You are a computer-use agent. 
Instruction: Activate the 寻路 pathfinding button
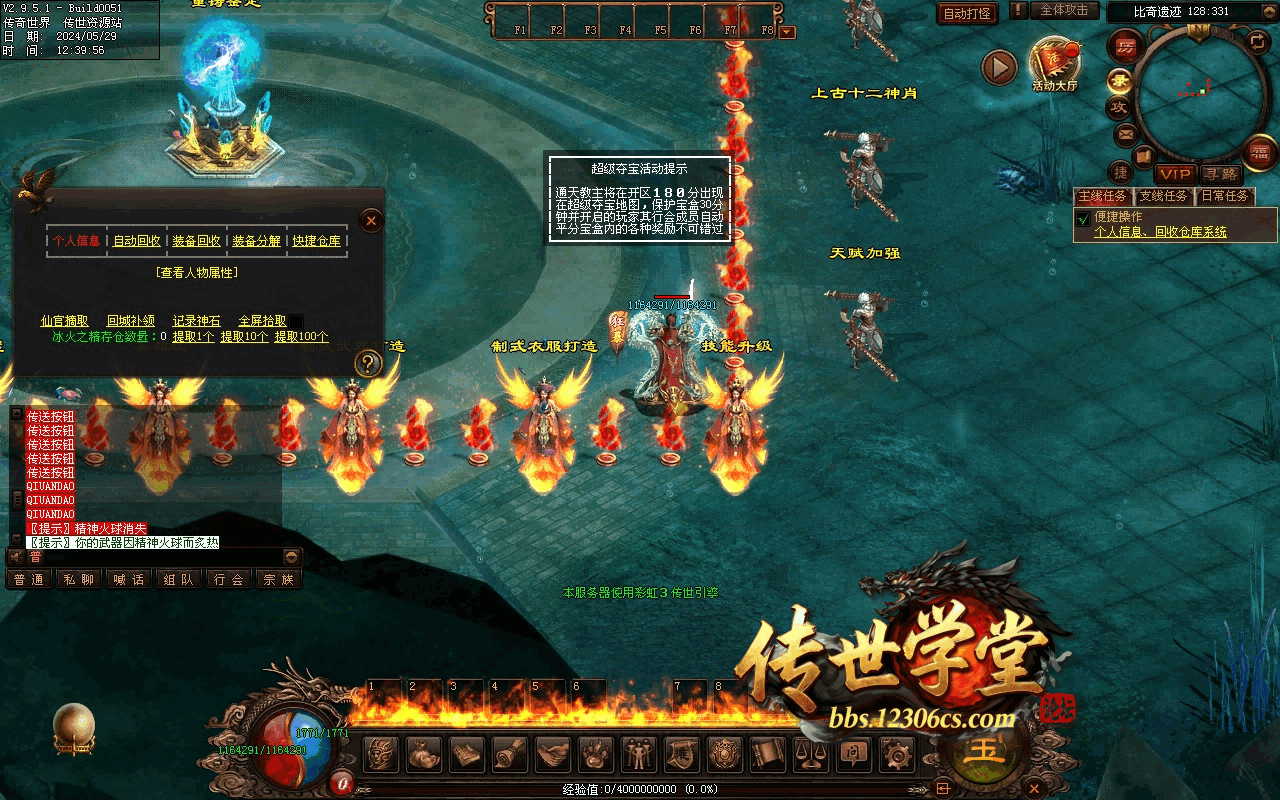coord(1220,174)
